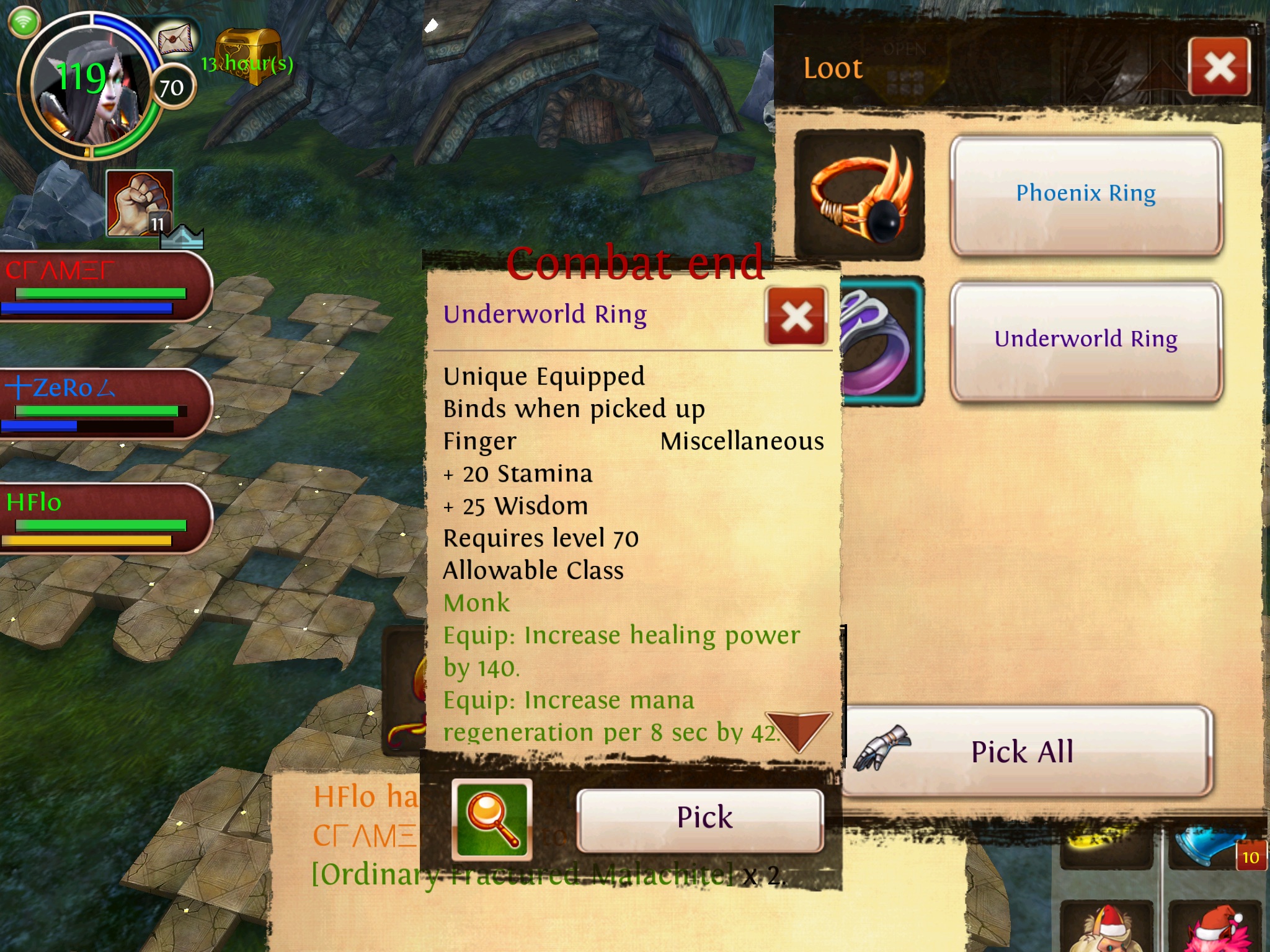Click the red down arrow in the tooltip
Viewport: 1270px width, 952px height.
click(798, 731)
